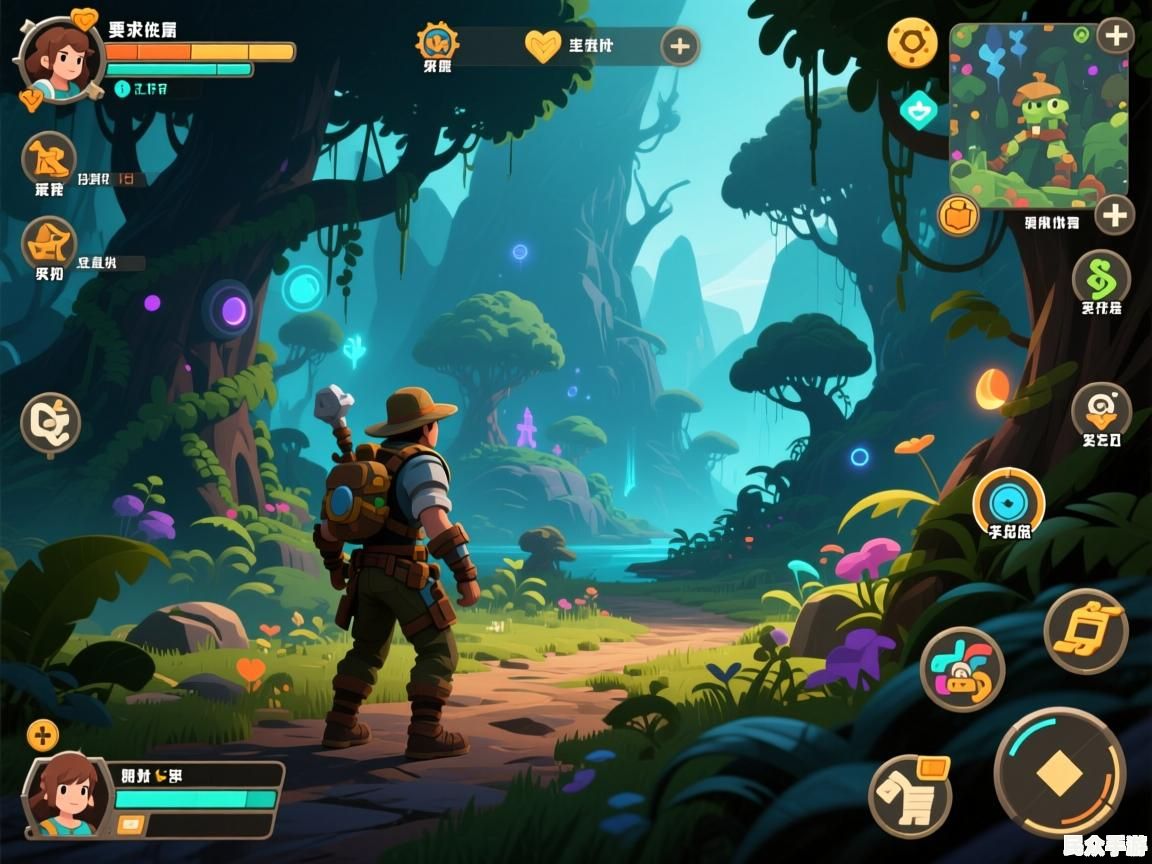Click the yellow heart currency icon
This screenshot has height=864, width=1152.
pos(543,46)
